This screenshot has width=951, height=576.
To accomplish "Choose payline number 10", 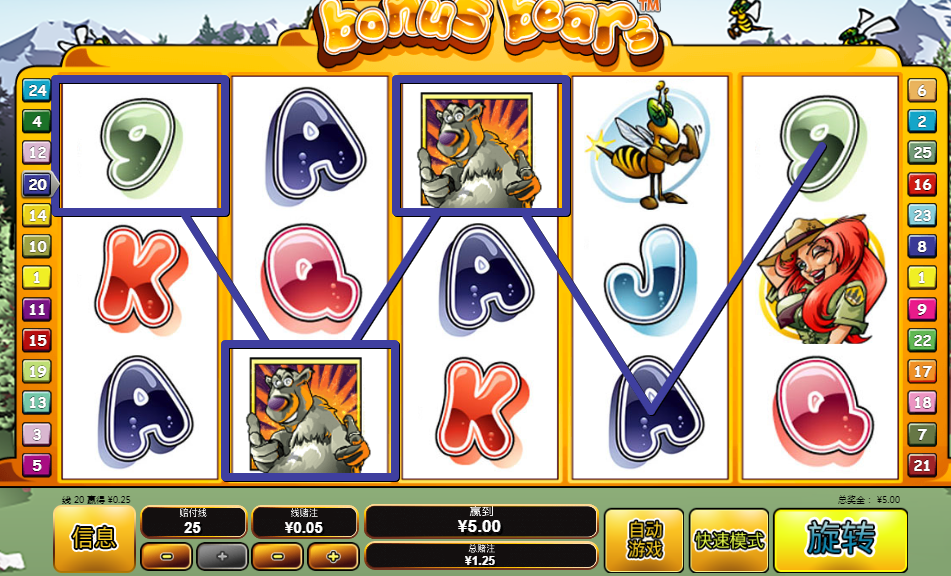I will coord(37,246).
